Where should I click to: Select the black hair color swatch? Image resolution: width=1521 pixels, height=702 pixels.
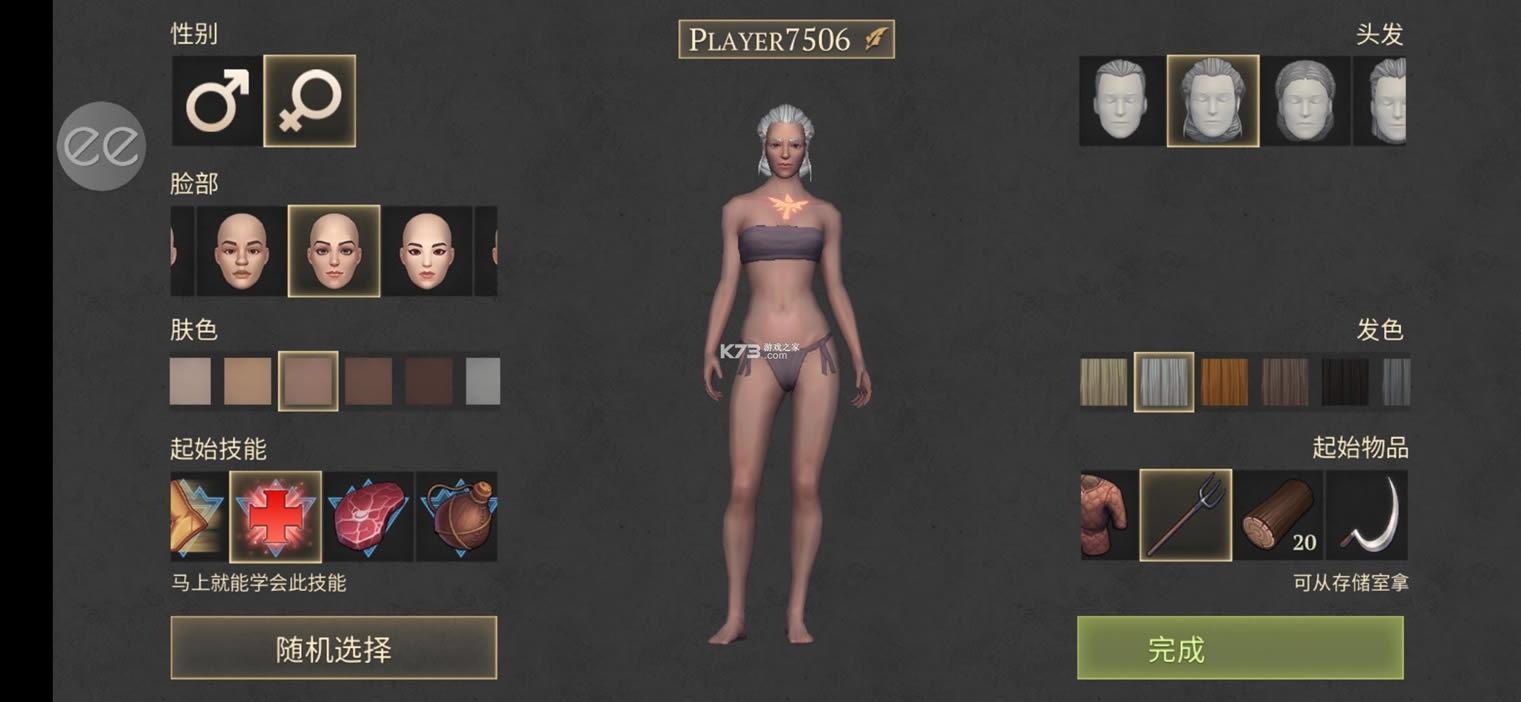(x=1345, y=382)
